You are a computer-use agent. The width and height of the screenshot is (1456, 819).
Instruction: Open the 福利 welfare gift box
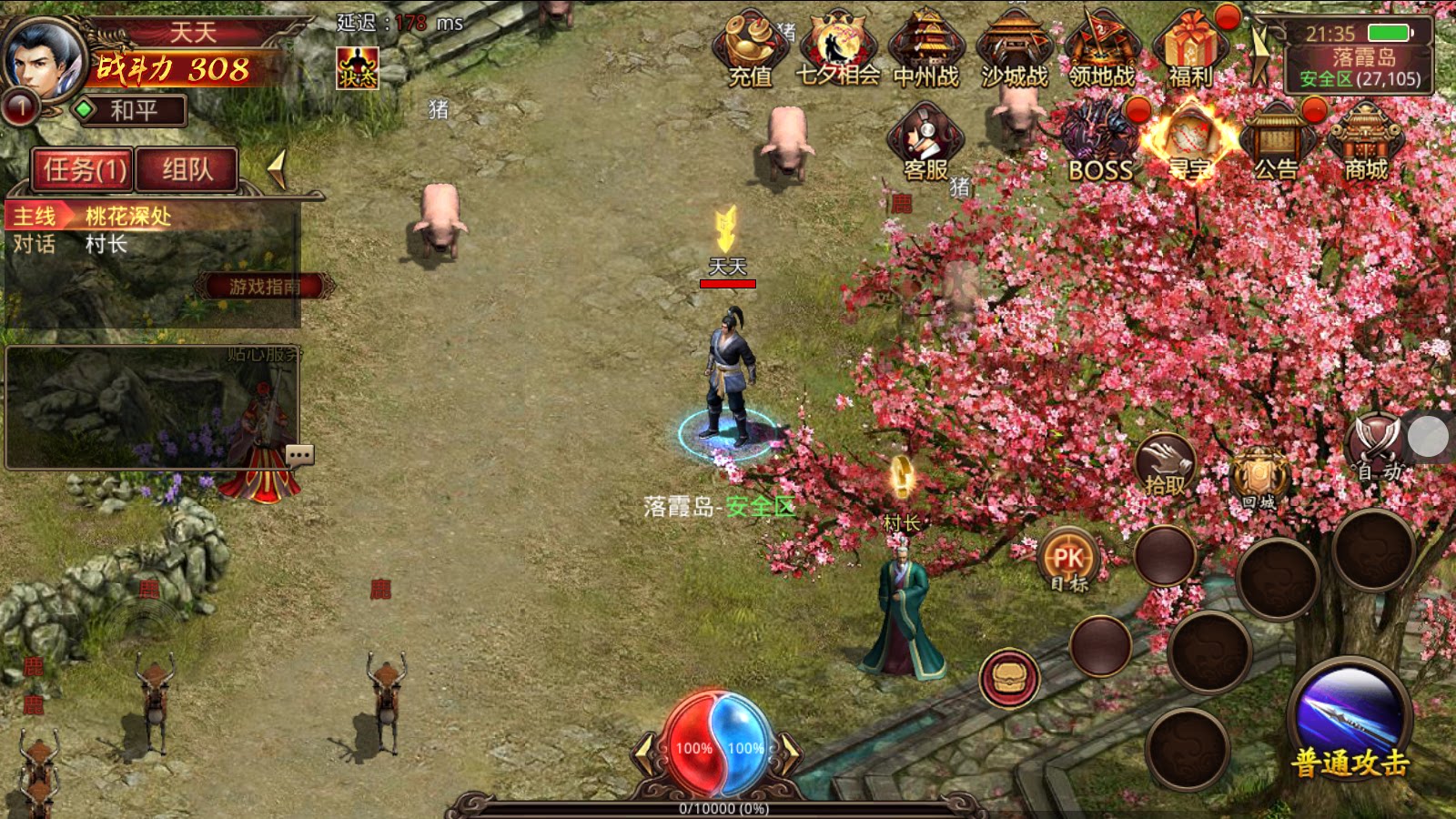(x=1189, y=50)
